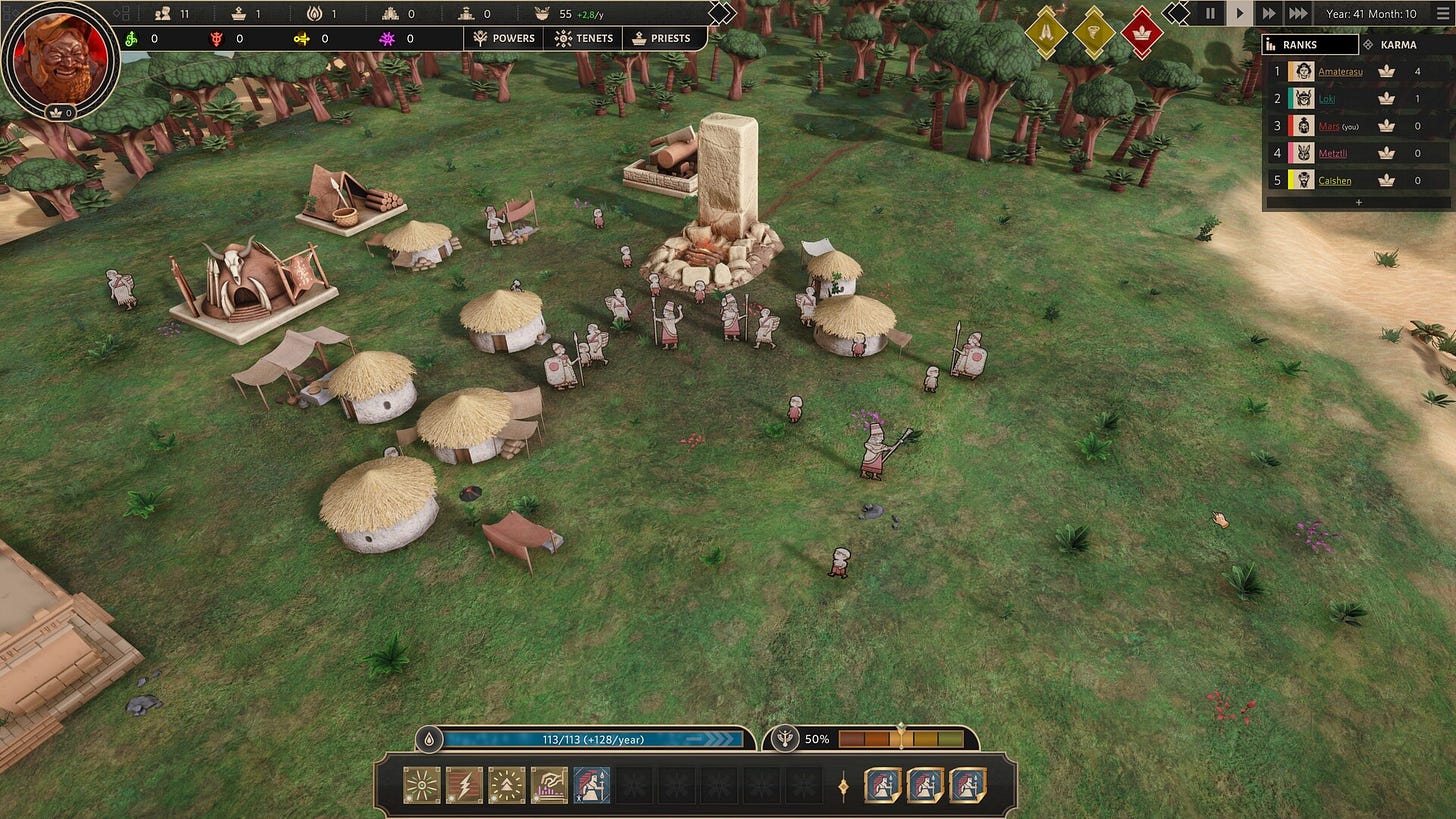Switch to triple fast-forward speed
This screenshot has width=1456, height=819.
point(1297,14)
